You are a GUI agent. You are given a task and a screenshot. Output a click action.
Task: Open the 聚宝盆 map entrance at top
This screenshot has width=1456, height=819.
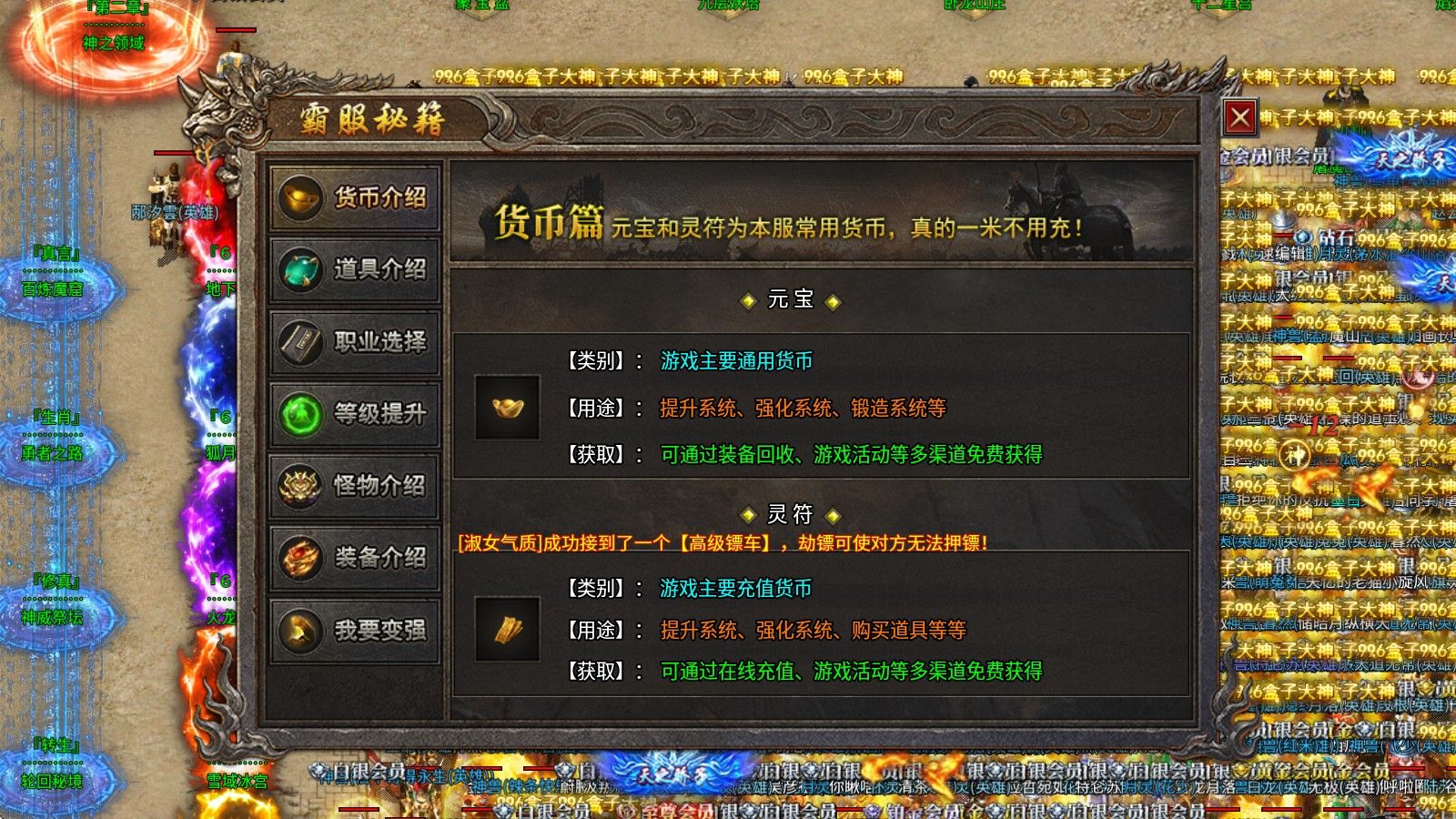(x=480, y=5)
